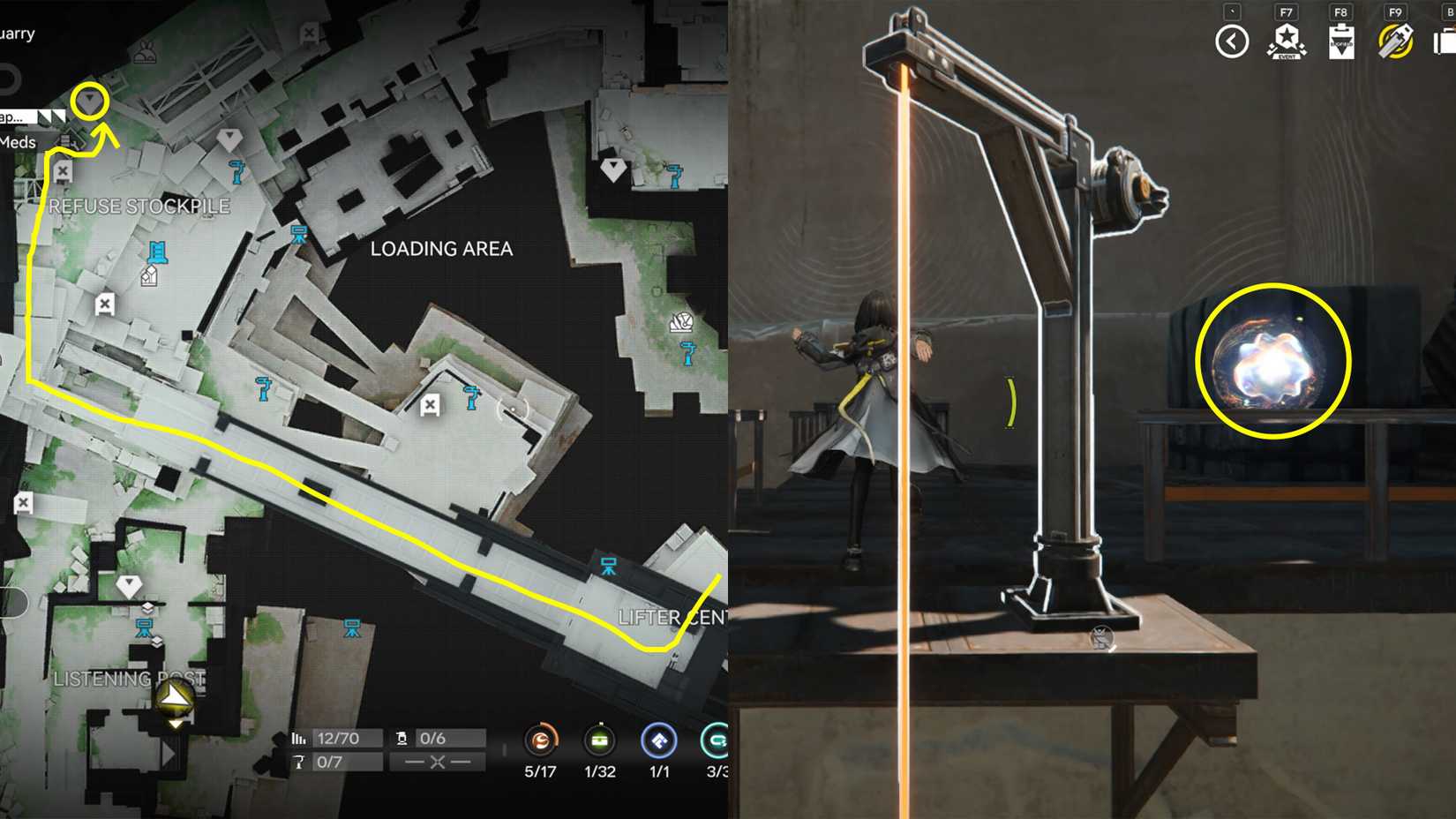The height and width of the screenshot is (819, 1456).
Task: Expand the double-chevron arrows beside the map label
Action: click(51, 116)
